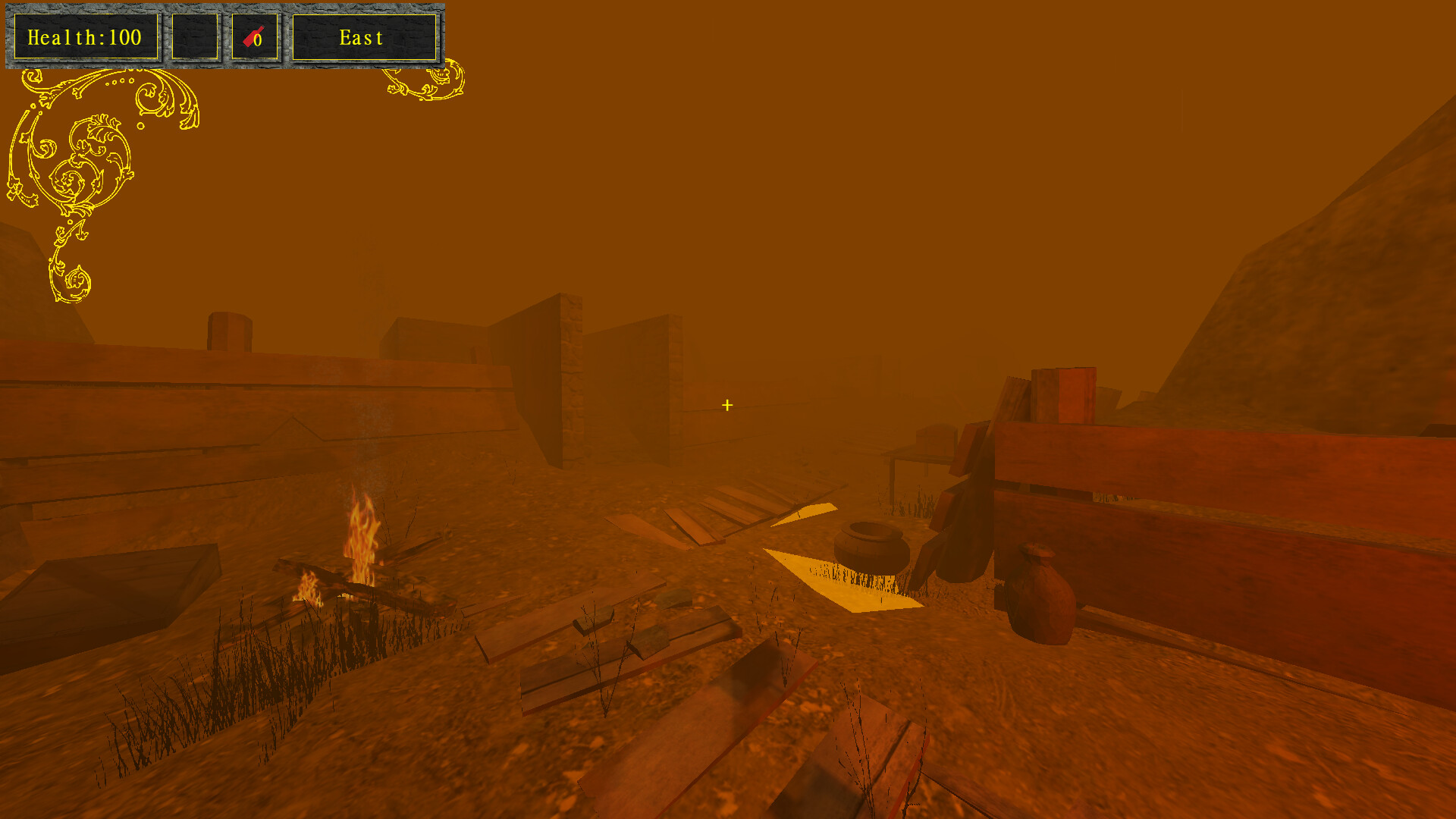Select the red potion bottle icon
This screenshot has width=1456, height=819.
click(253, 36)
